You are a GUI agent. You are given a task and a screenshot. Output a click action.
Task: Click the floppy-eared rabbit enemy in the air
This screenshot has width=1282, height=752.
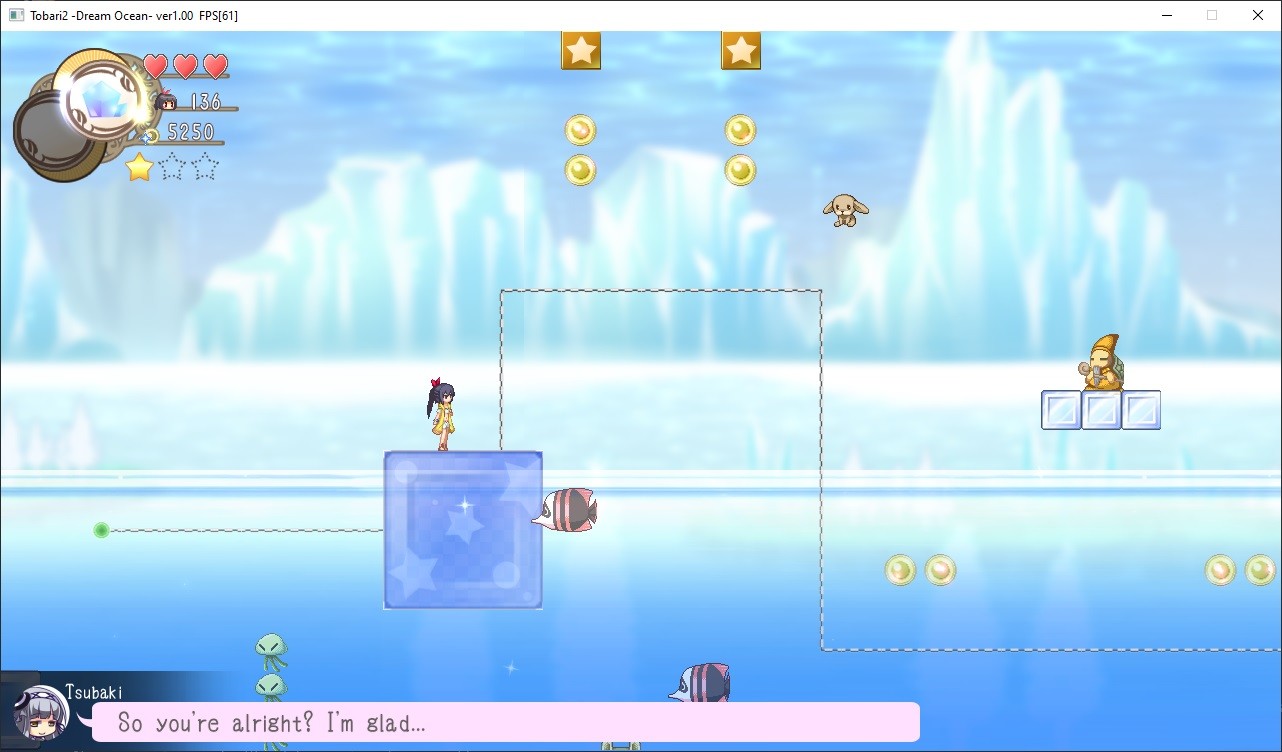pyautogui.click(x=845, y=211)
